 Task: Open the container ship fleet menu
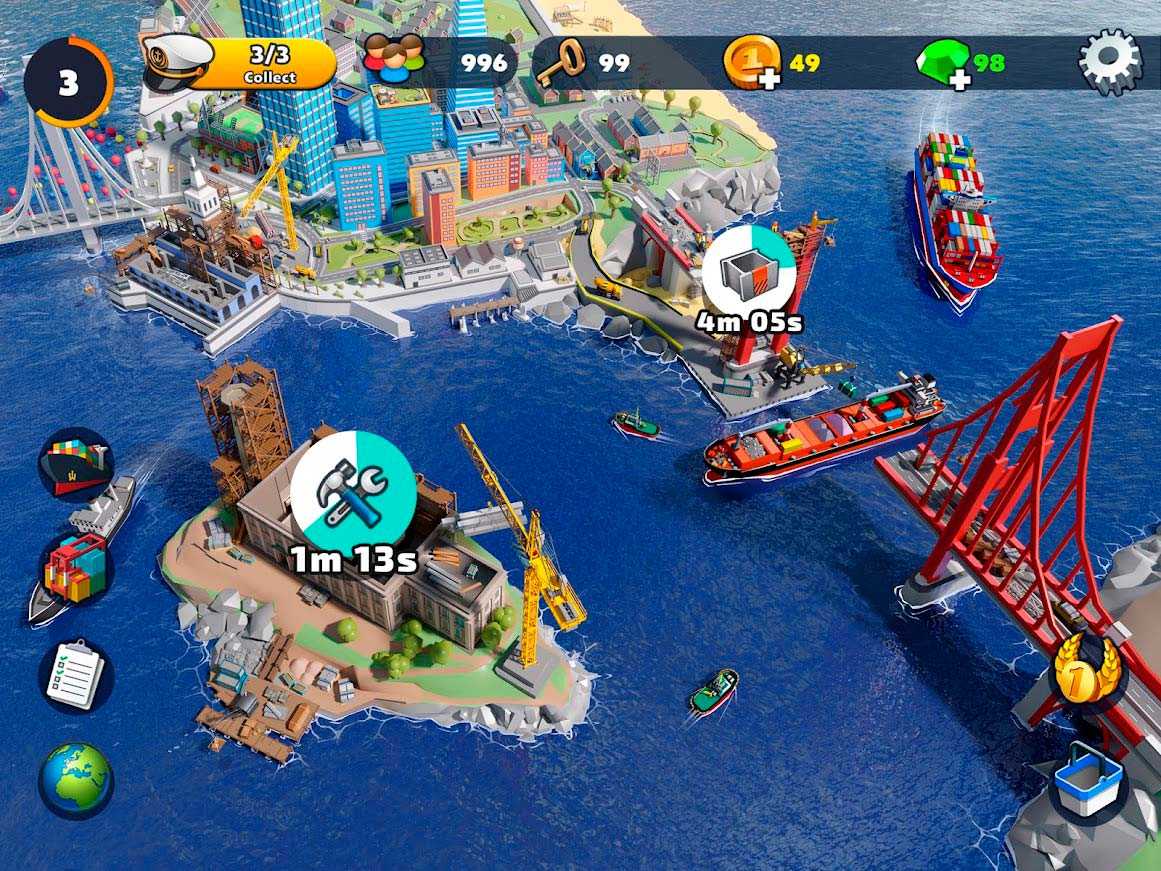pos(76,462)
